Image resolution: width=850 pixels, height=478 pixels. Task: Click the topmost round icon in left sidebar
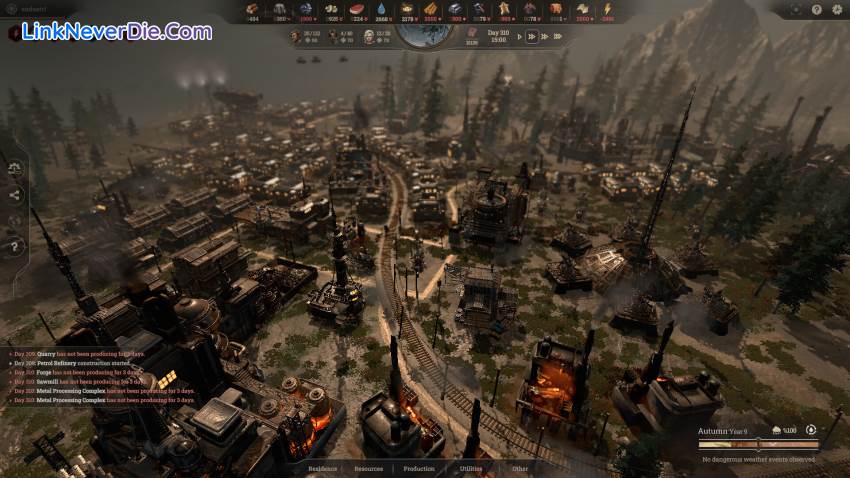[15, 170]
